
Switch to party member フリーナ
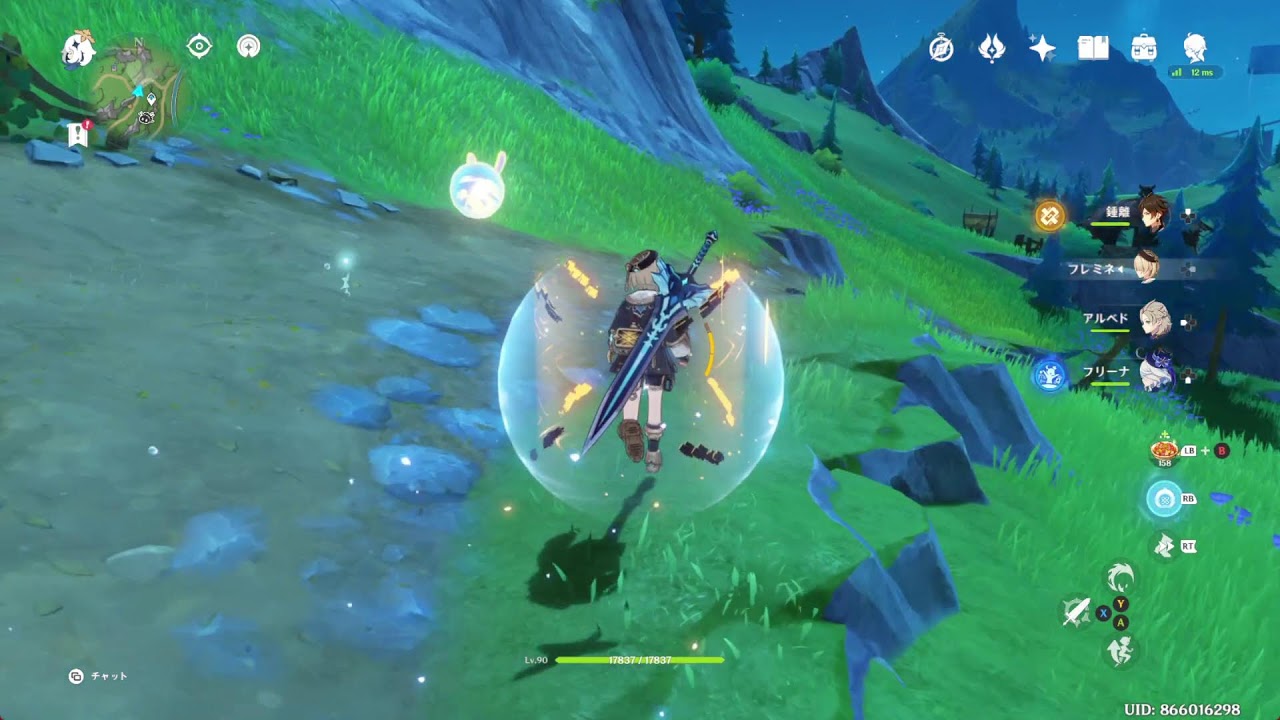pos(1152,373)
